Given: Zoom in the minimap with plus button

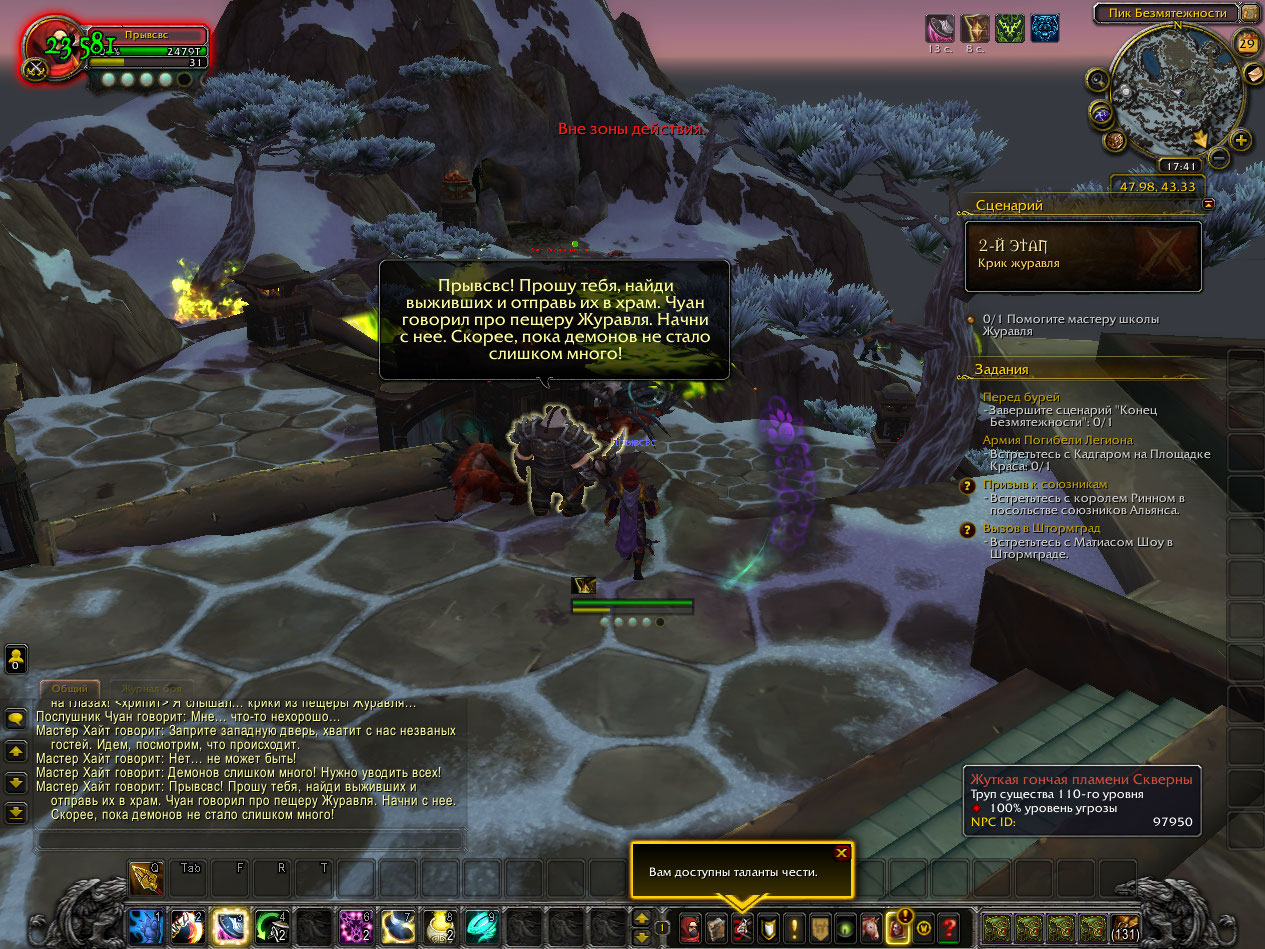Looking at the screenshot, I should coord(1241,140).
